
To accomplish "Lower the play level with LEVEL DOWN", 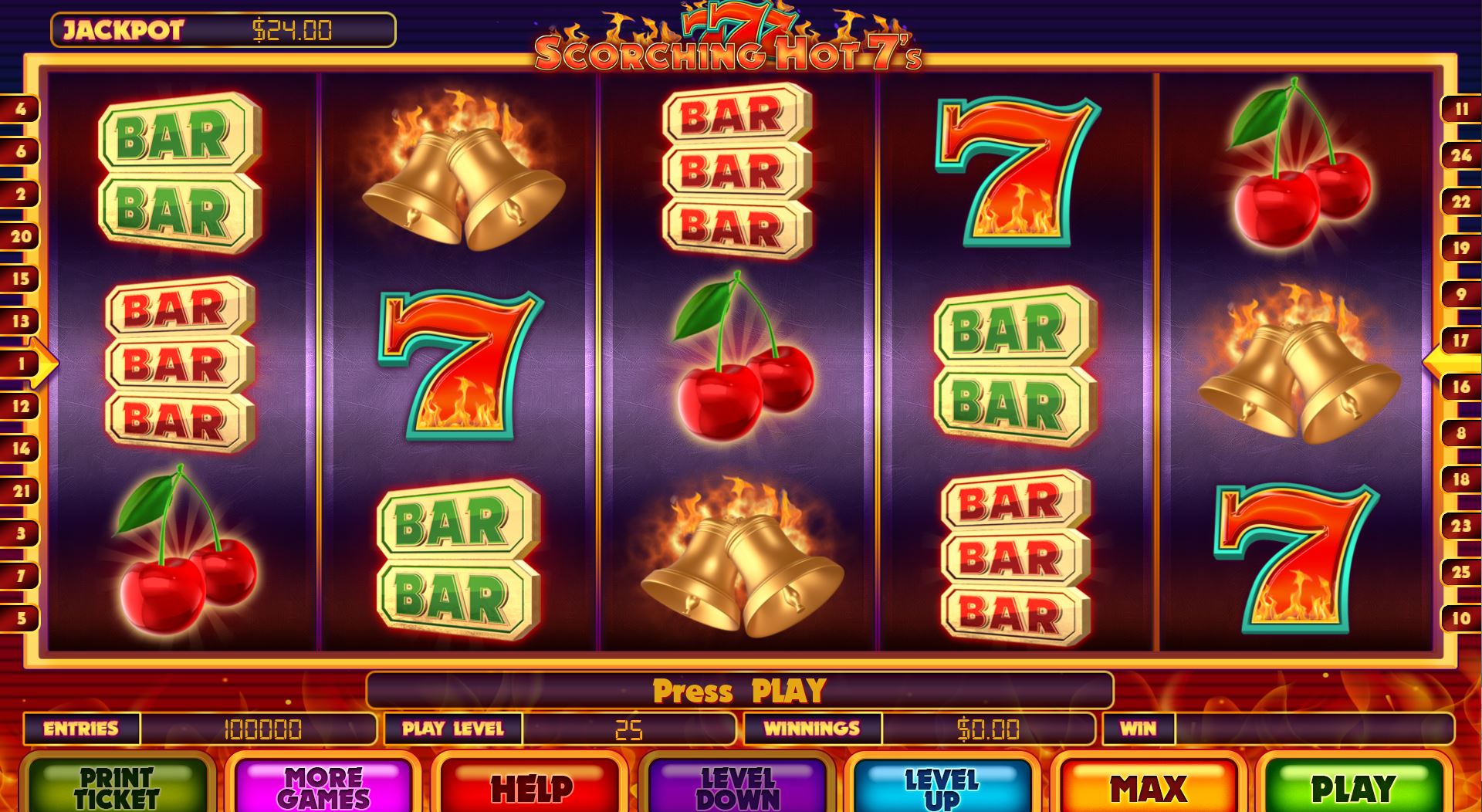I will (x=737, y=786).
